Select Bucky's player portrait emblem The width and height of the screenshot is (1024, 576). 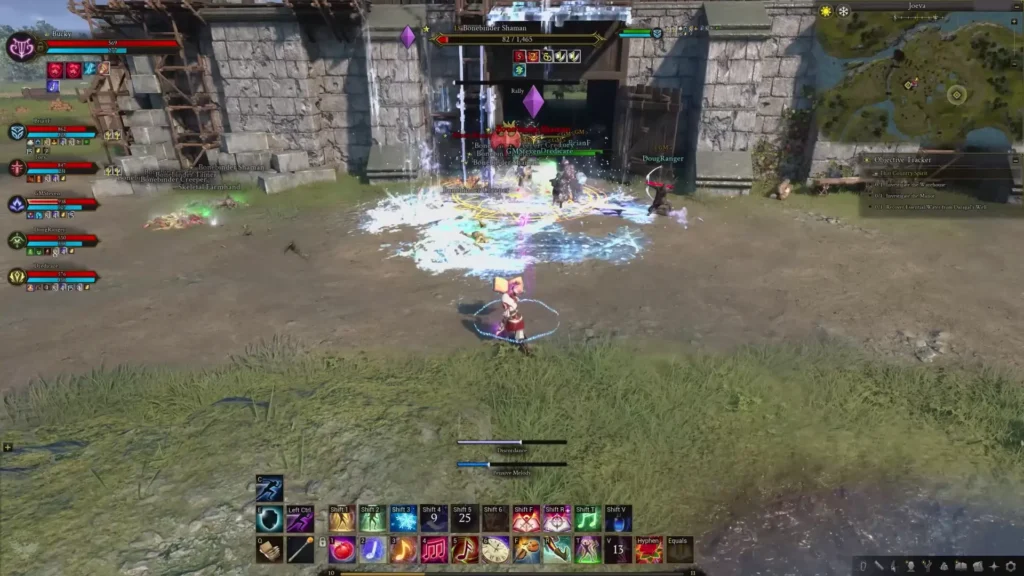pos(22,47)
